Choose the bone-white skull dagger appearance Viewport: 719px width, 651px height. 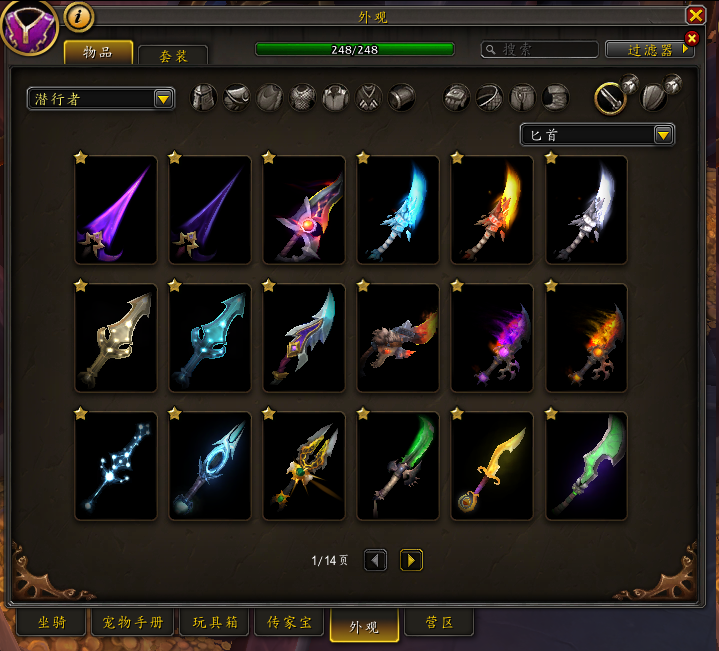coord(116,338)
